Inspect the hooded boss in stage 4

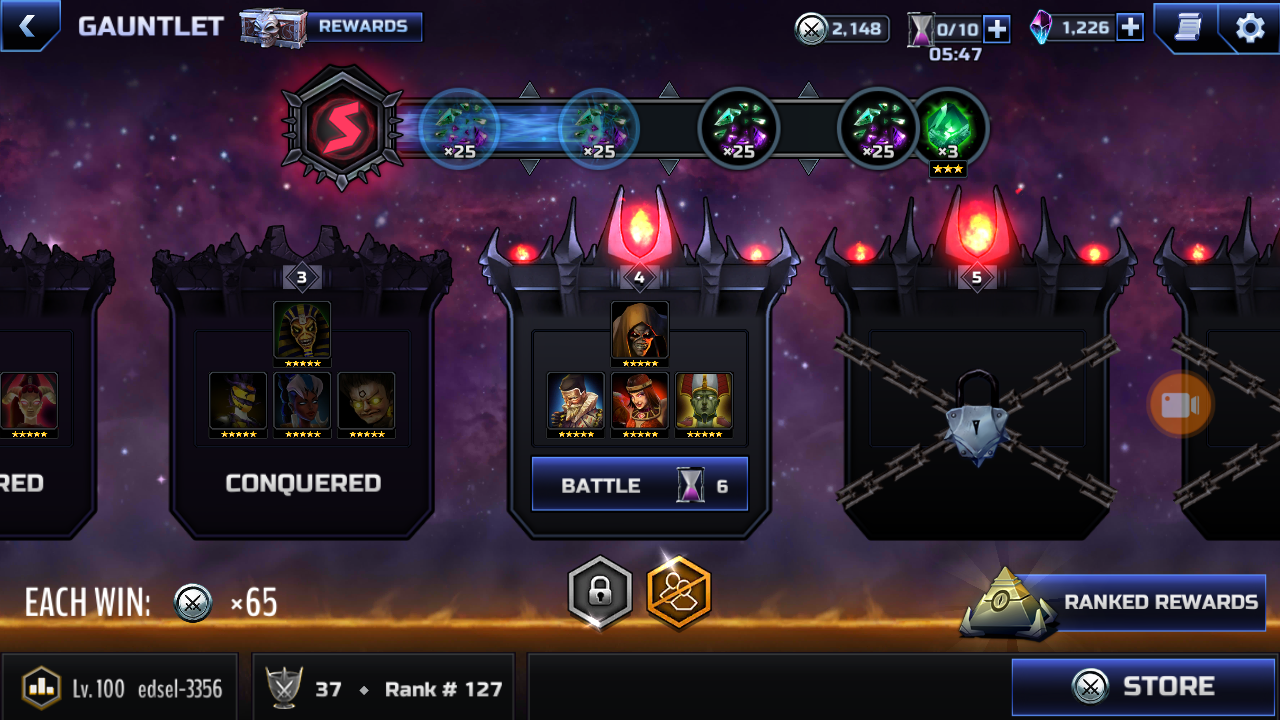tap(640, 331)
